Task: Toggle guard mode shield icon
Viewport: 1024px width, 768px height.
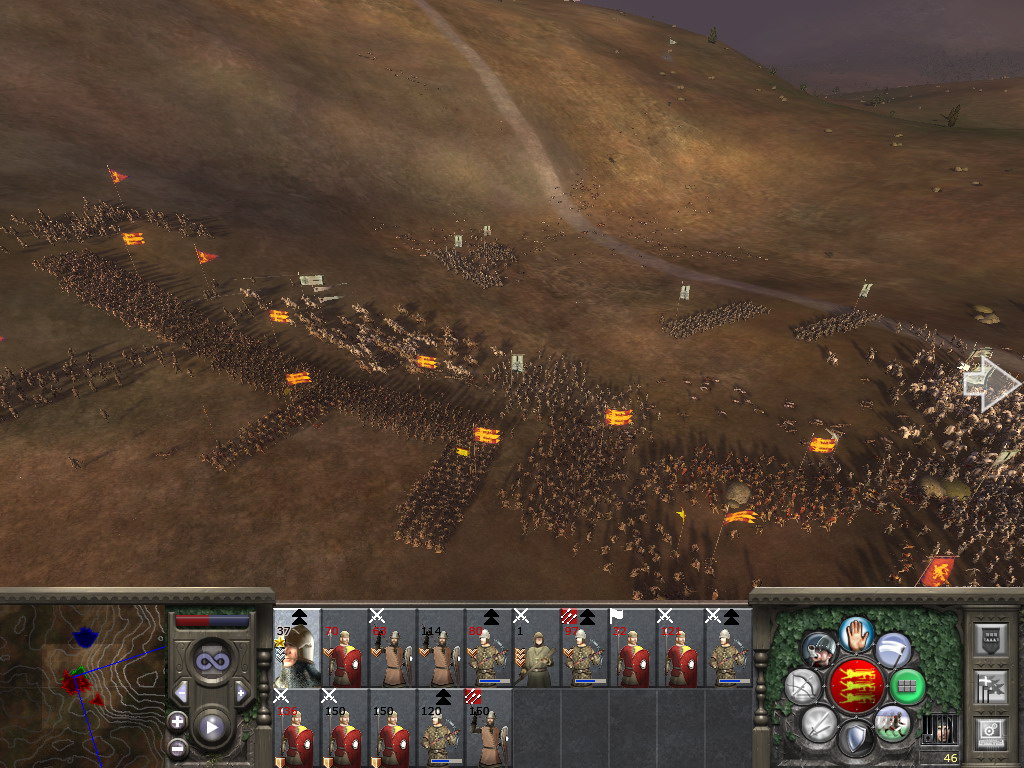Action: (x=854, y=740)
